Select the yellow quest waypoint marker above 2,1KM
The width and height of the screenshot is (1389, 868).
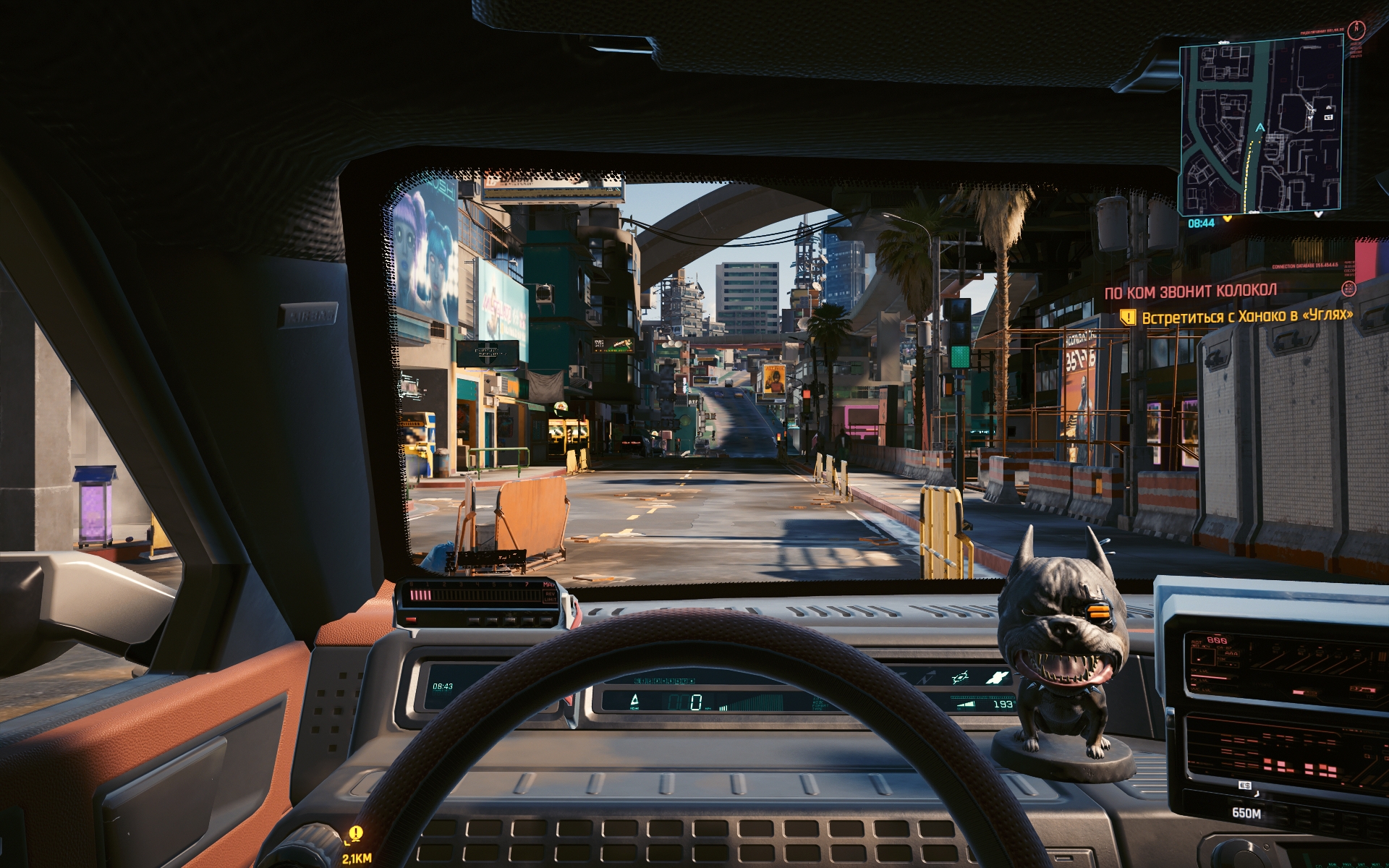(x=356, y=834)
